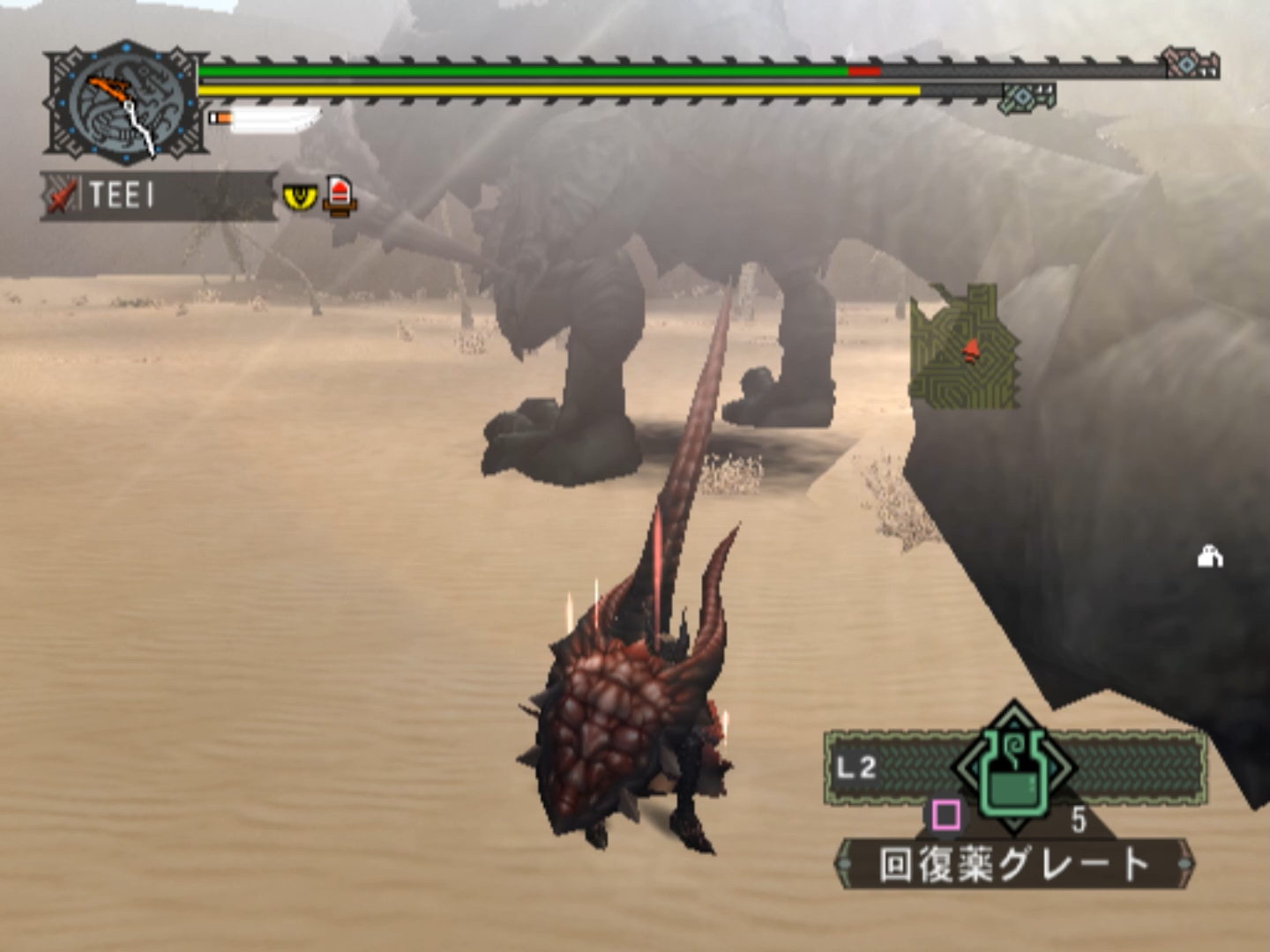Click the green area minimap
The width and height of the screenshot is (1270, 952).
coord(964,347)
